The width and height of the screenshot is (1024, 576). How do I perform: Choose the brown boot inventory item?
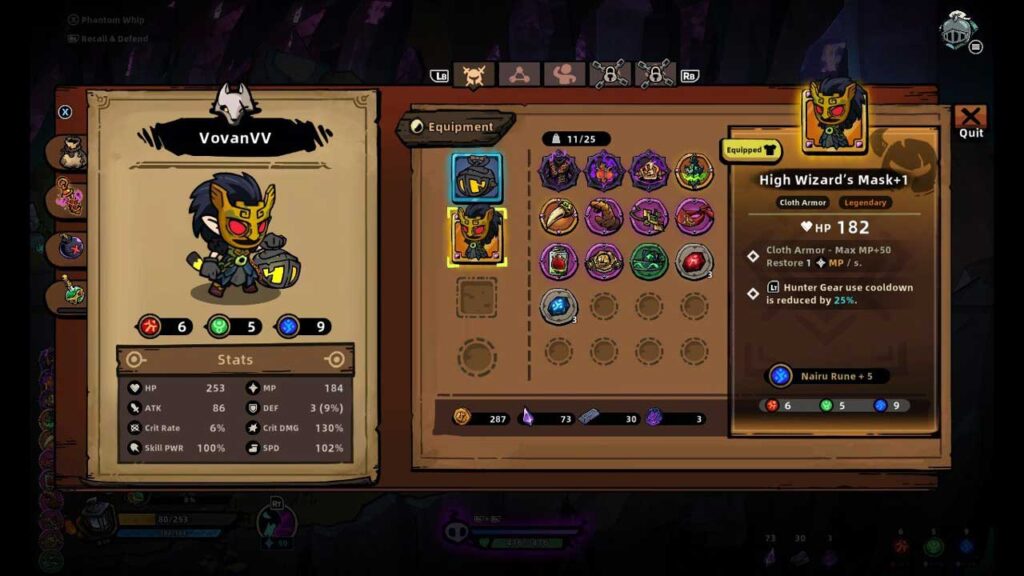click(604, 216)
